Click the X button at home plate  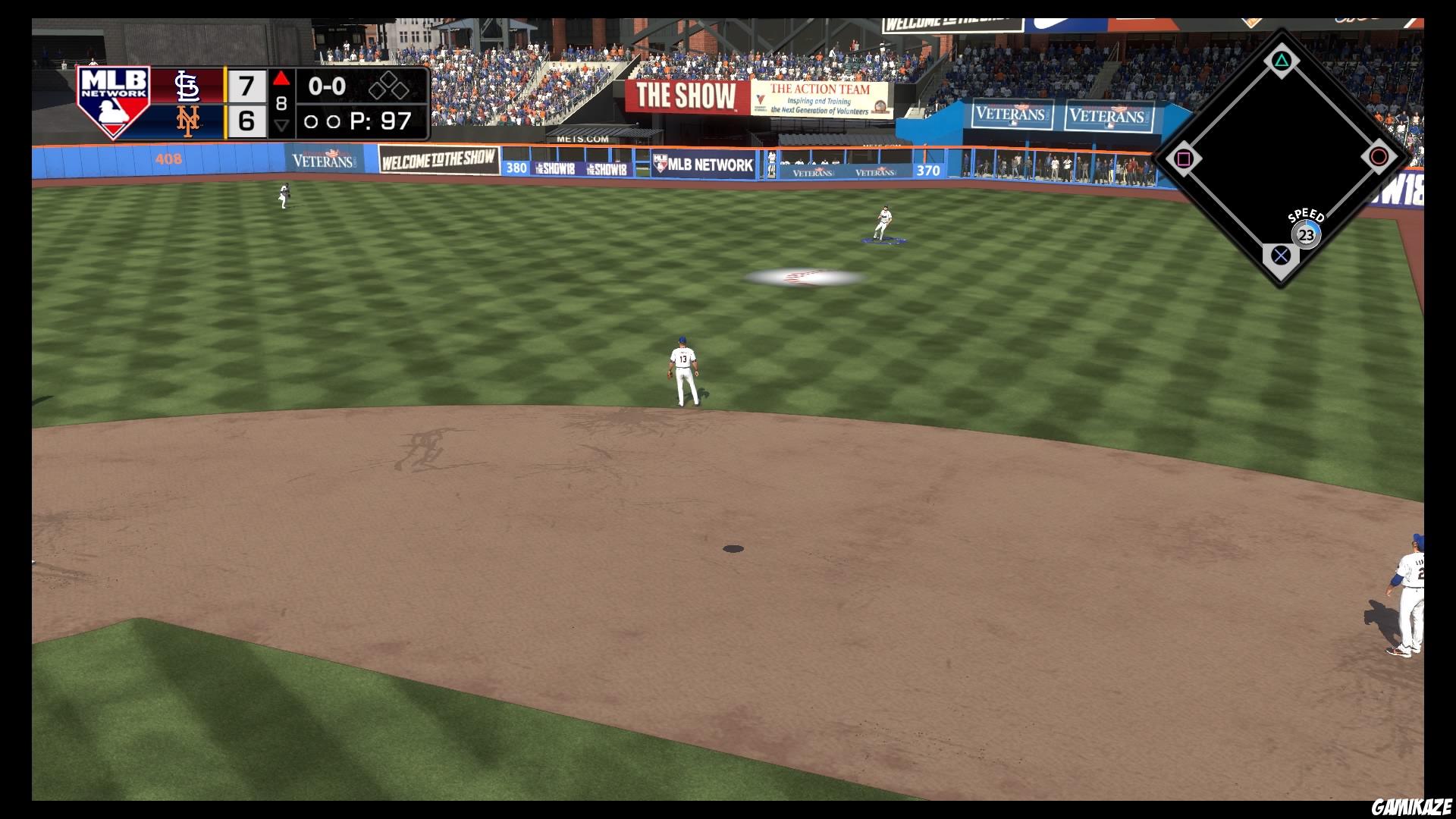coord(1281,256)
